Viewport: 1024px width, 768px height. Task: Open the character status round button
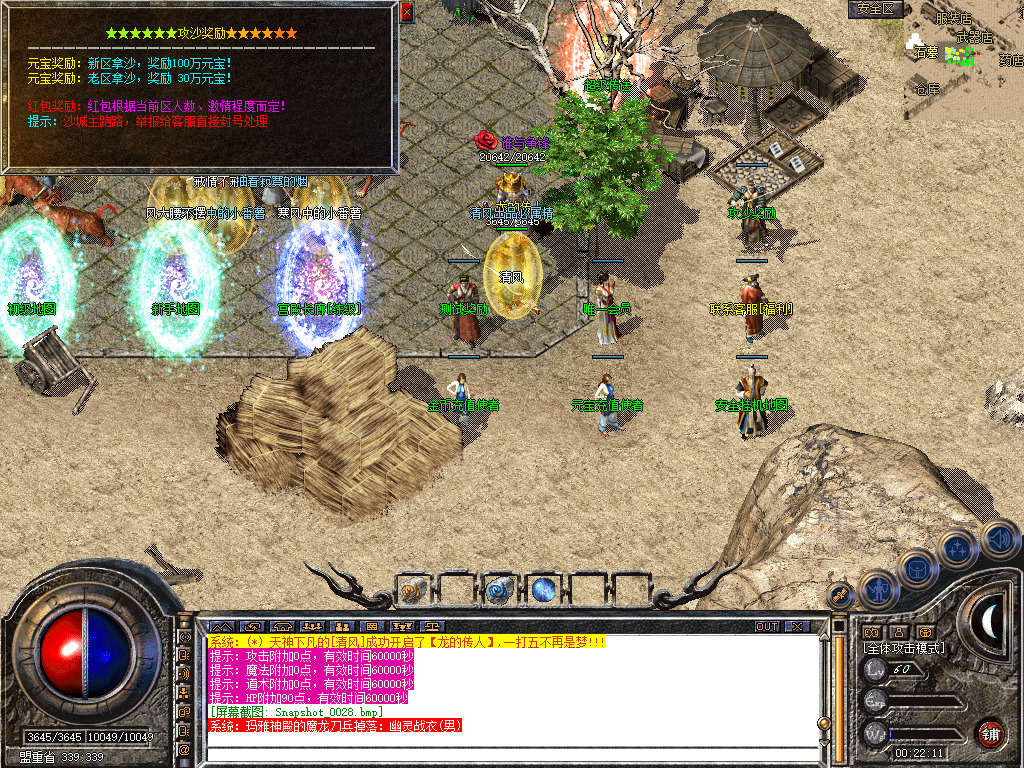(877, 590)
